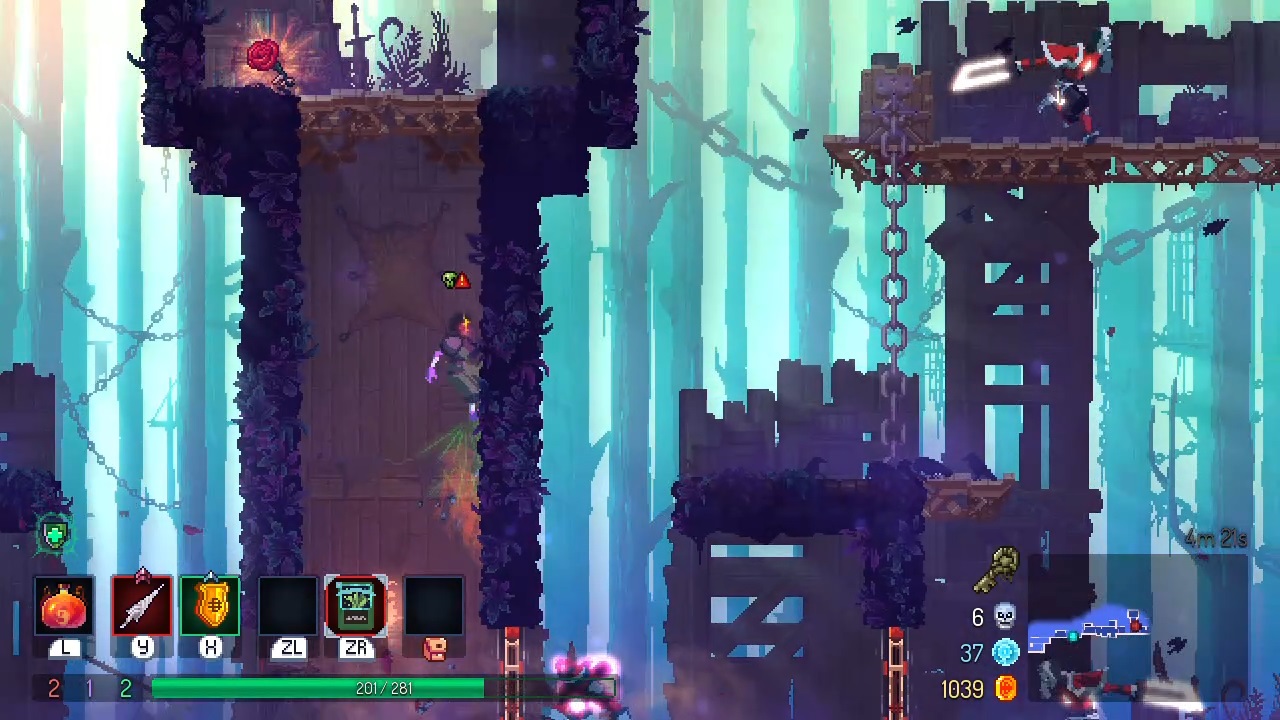The width and height of the screenshot is (1280, 720).
Task: Click the gold coin currency icon
Action: [1005, 688]
